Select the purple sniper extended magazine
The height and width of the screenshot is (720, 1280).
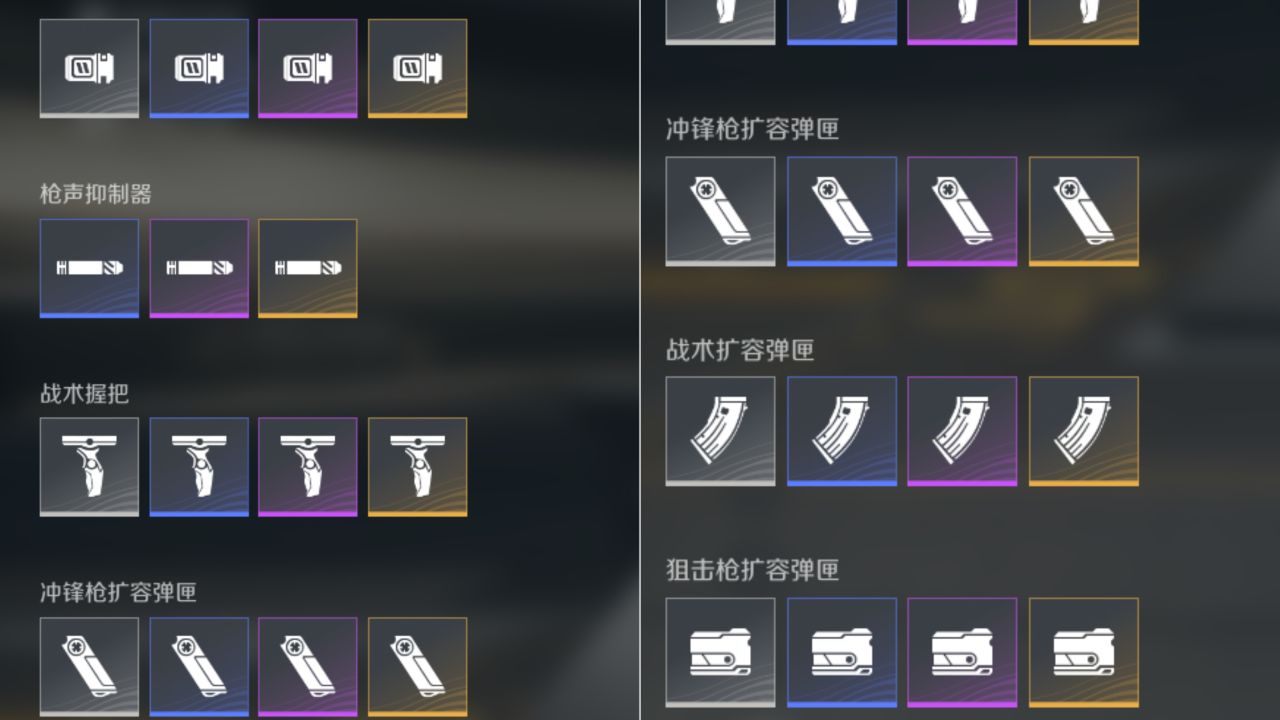coord(962,651)
